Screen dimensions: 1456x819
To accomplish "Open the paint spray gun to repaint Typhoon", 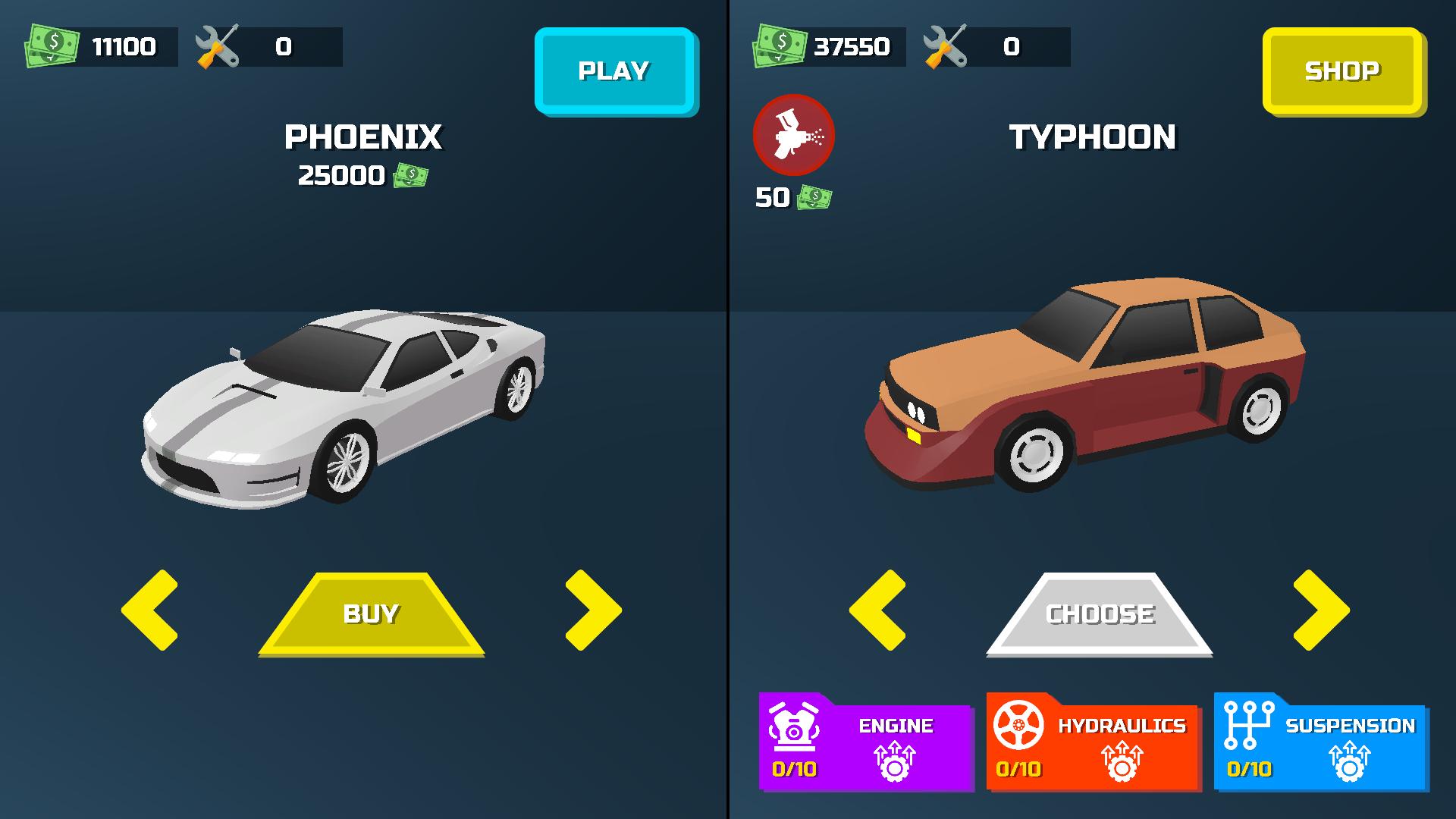I will [x=793, y=135].
